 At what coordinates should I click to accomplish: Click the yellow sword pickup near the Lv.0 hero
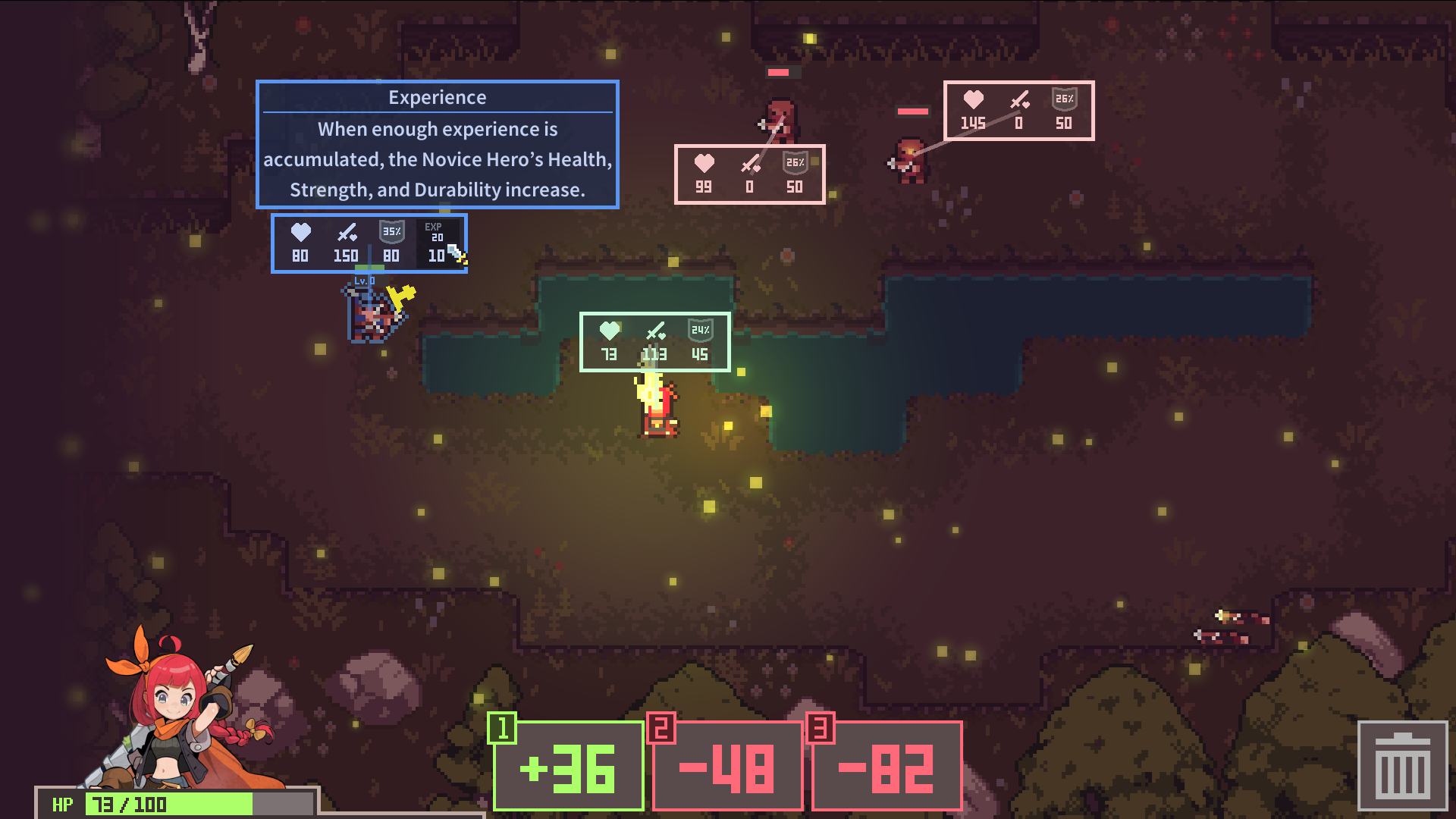click(400, 296)
